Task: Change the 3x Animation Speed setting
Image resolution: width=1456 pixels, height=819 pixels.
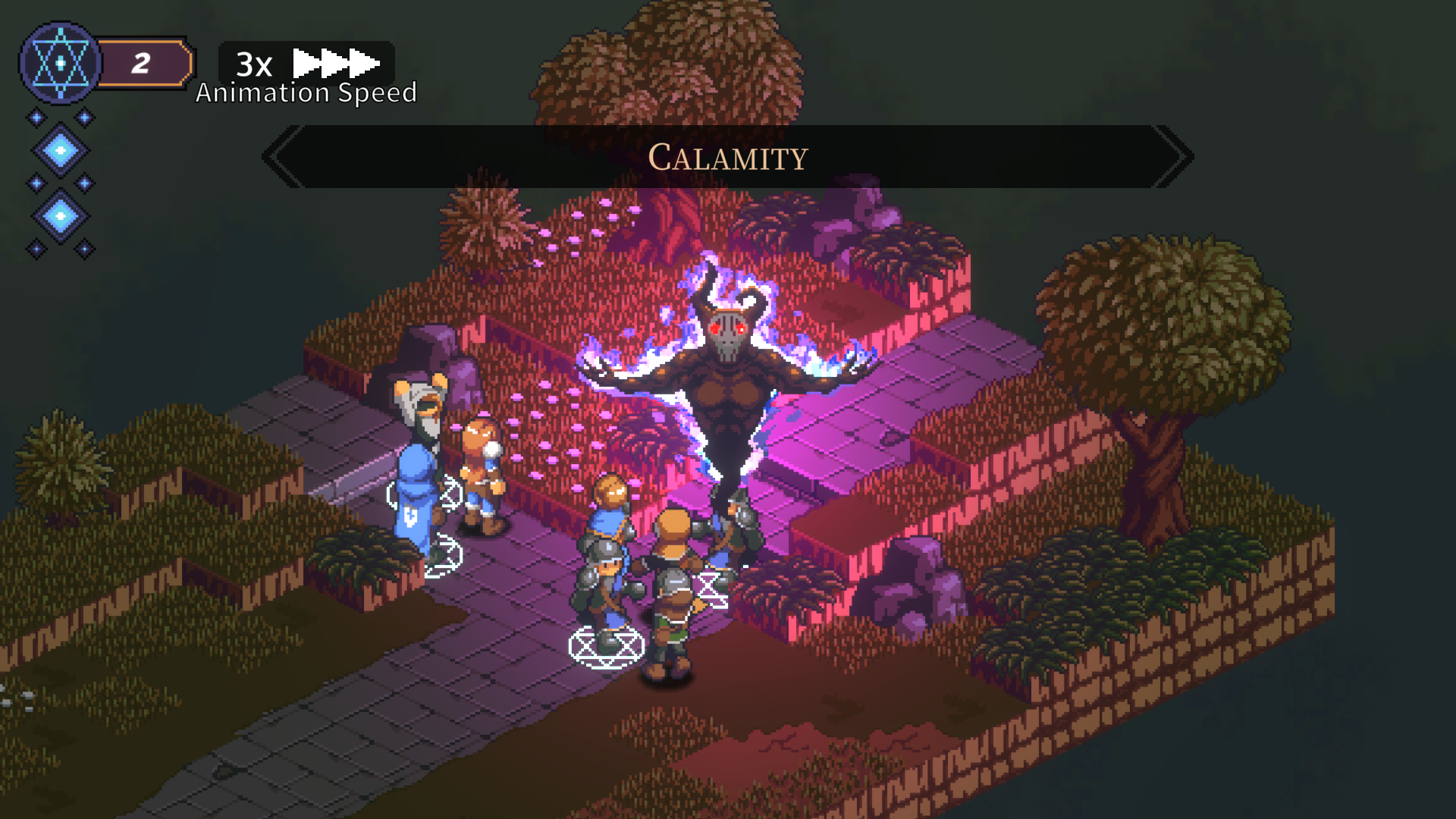Action: click(x=306, y=64)
